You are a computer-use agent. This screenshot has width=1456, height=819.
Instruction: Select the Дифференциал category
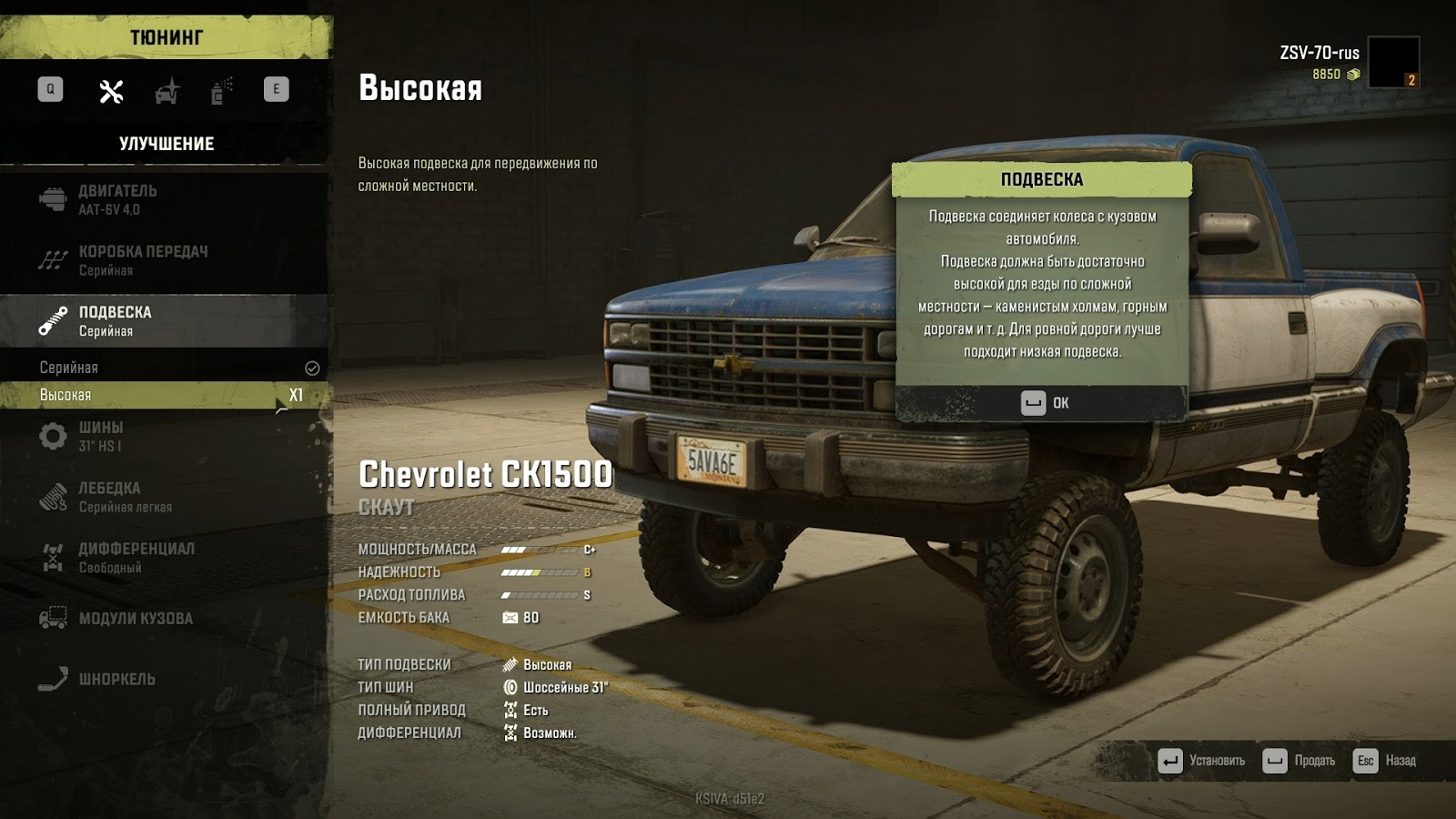[164, 557]
